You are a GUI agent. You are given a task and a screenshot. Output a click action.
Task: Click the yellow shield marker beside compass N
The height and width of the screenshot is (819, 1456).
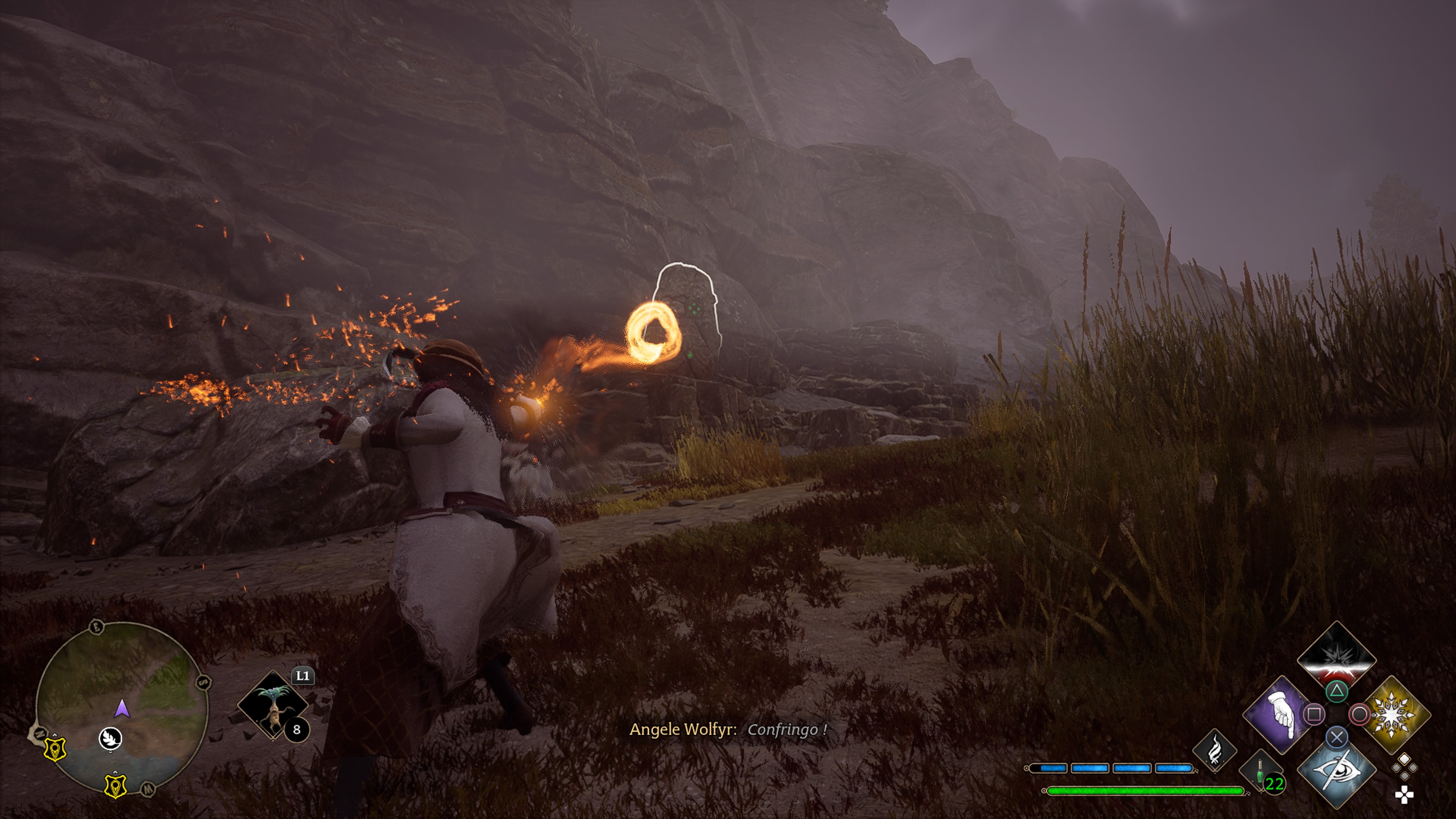tap(56, 749)
